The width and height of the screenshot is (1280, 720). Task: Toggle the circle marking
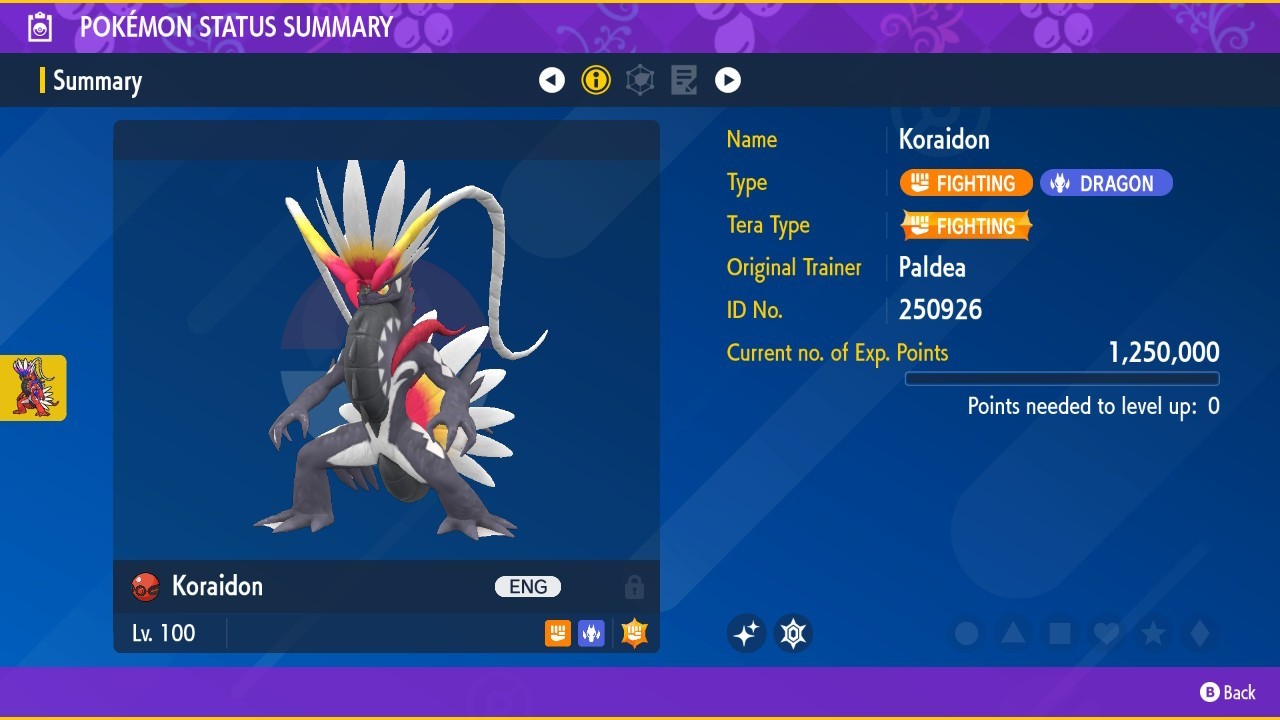point(966,633)
